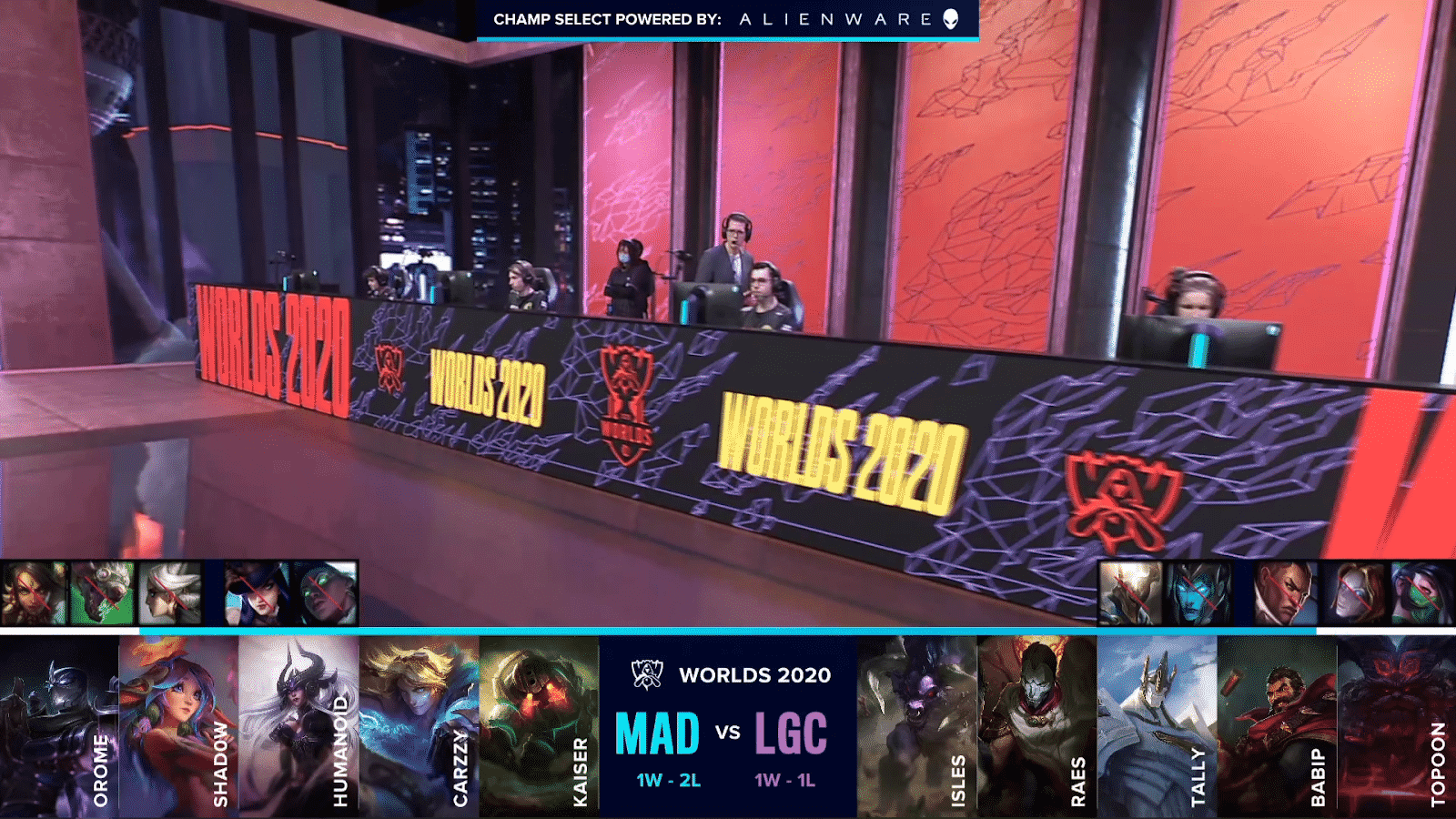The width and height of the screenshot is (1456, 819).
Task: Select the banned Camille icon
Action: pyautogui.click(x=169, y=593)
